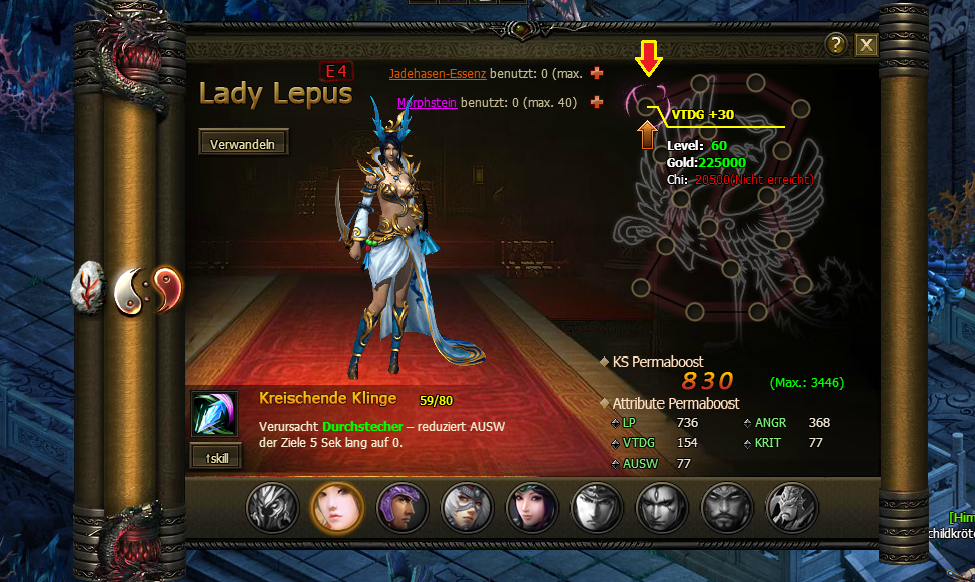Activate the orange upgrade arrow node
The height and width of the screenshot is (582, 975).
tap(647, 133)
